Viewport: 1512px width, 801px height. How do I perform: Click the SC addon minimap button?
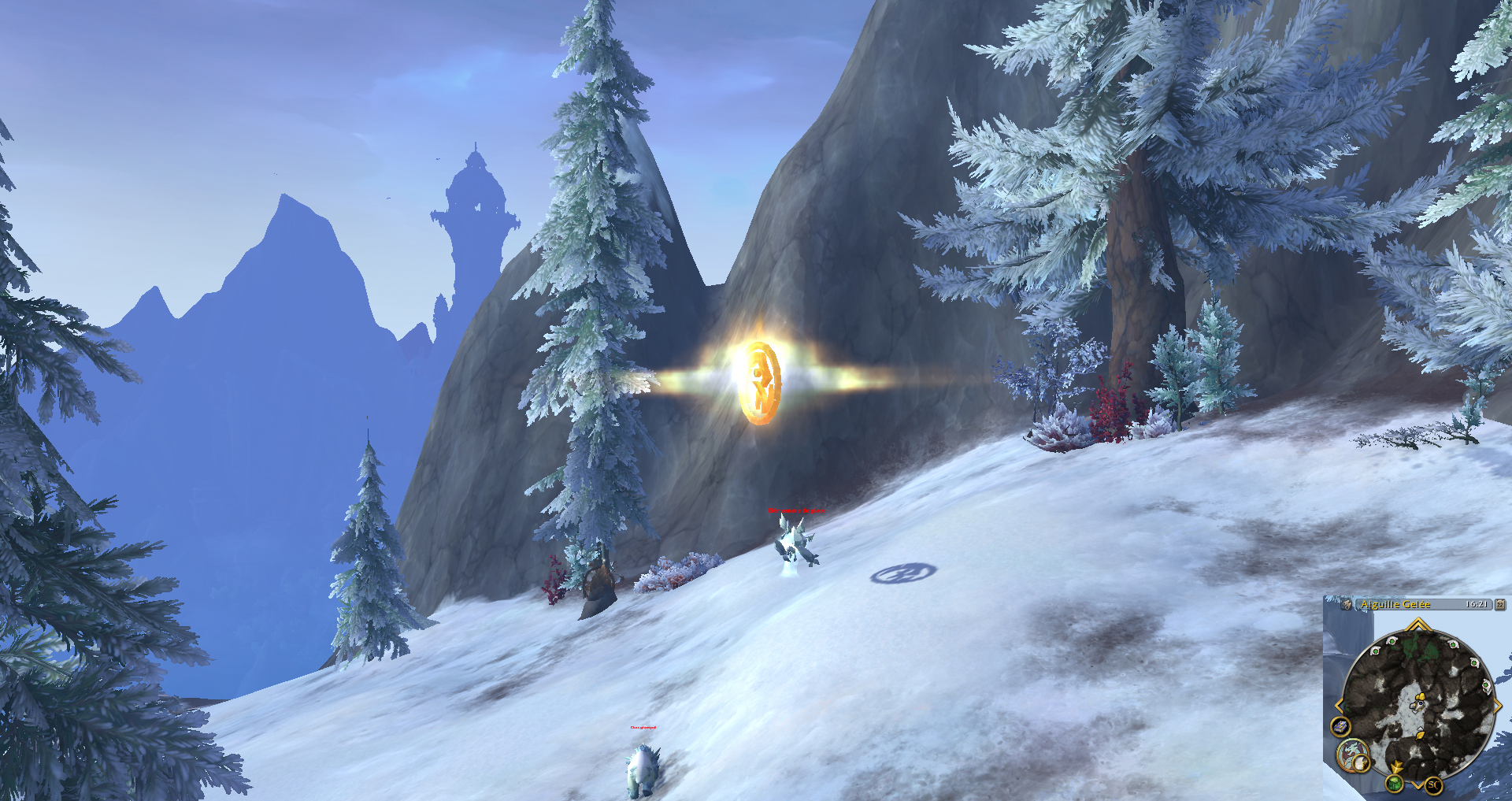(x=1433, y=784)
